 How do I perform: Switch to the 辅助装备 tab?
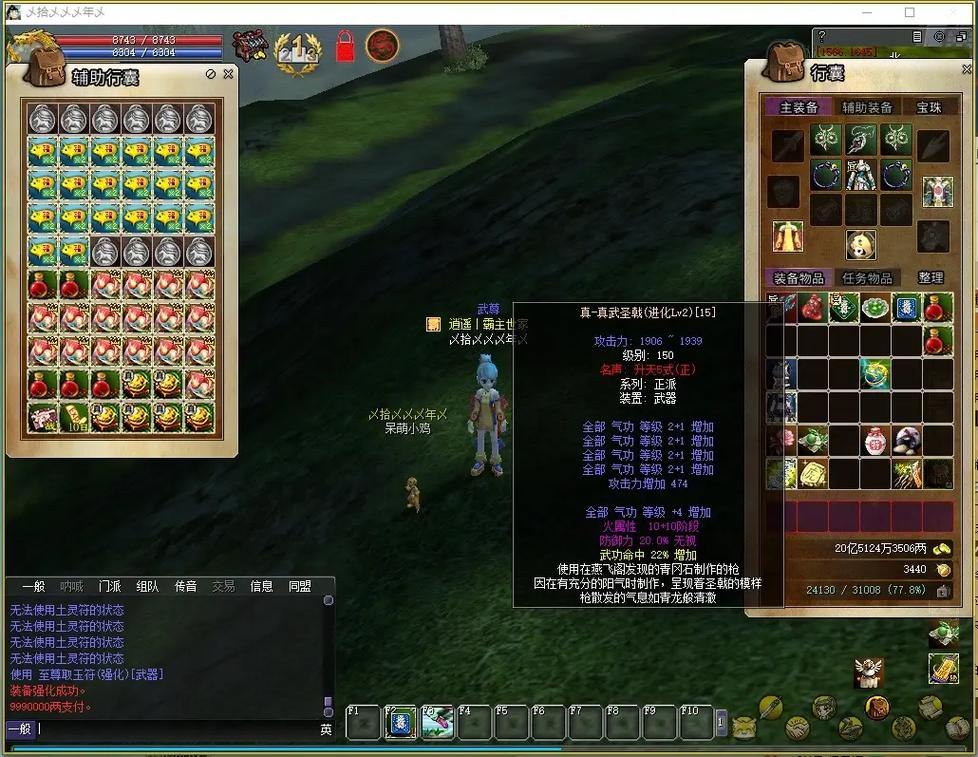click(866, 107)
